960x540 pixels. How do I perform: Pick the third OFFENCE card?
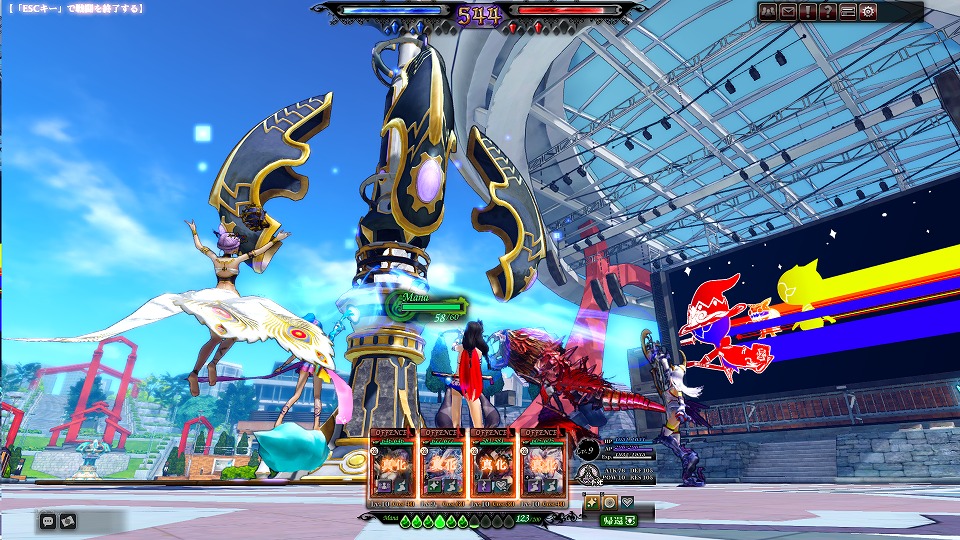(492, 467)
